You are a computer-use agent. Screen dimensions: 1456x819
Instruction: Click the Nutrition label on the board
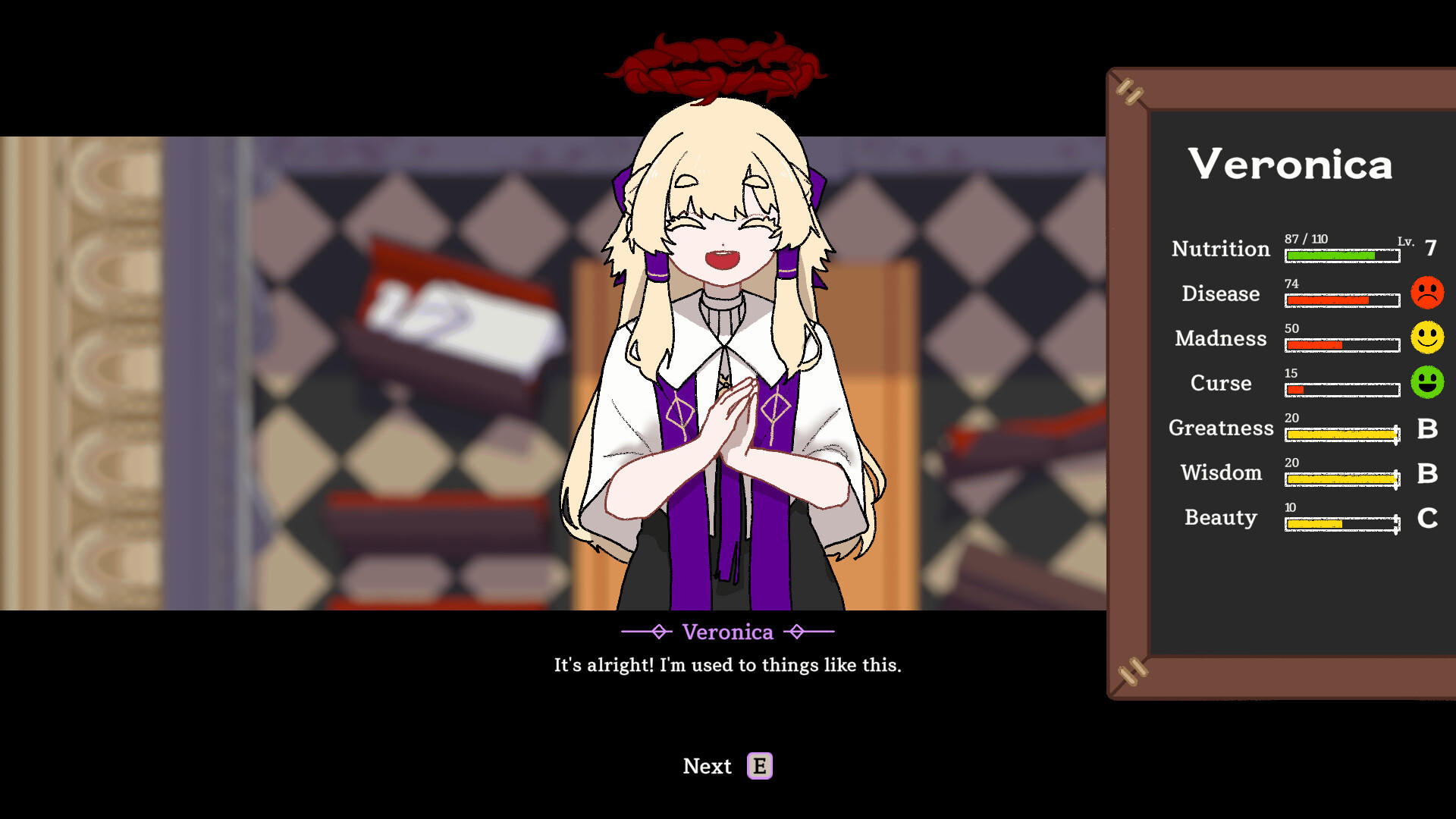tap(1221, 249)
